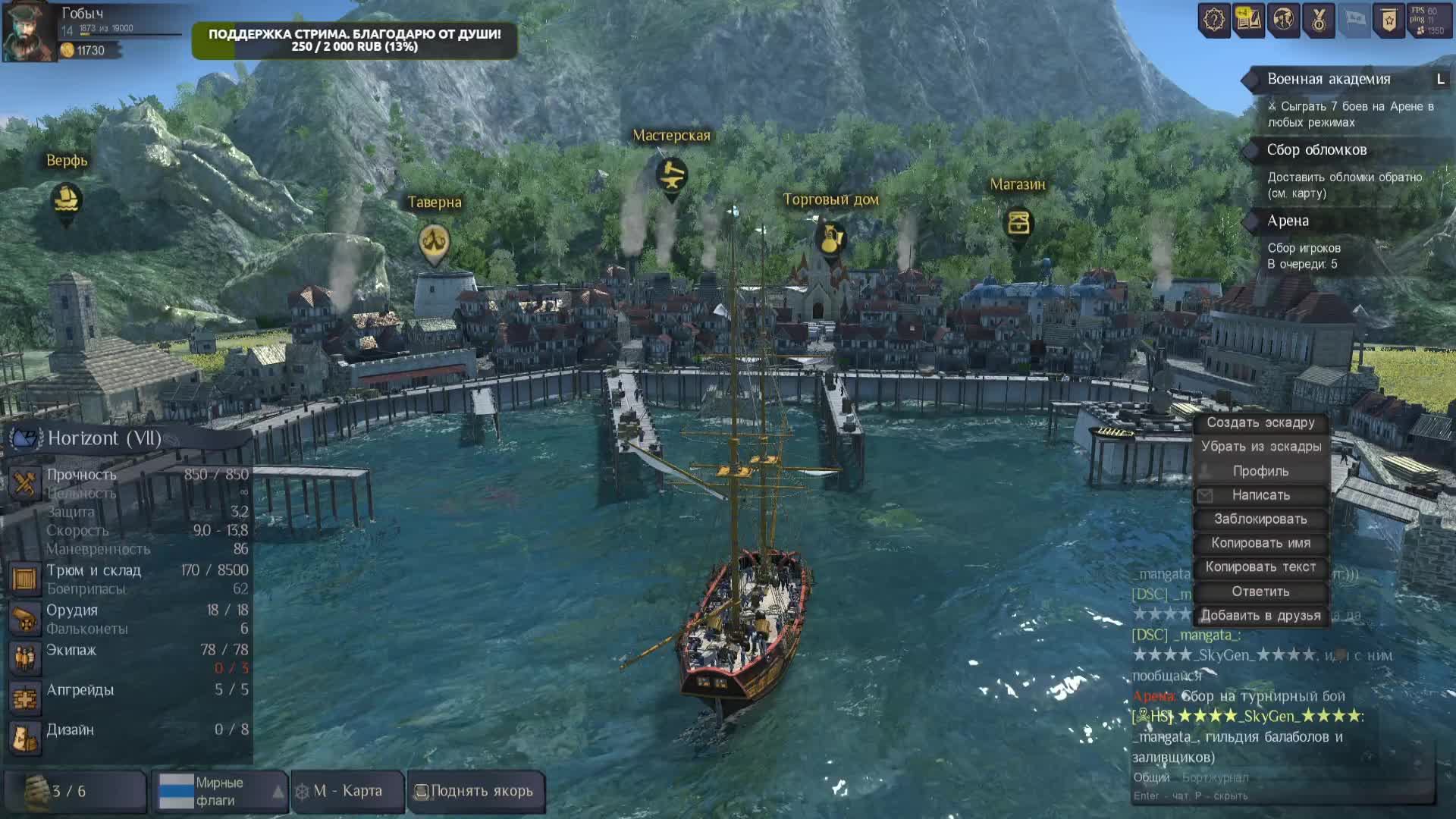This screenshot has width=1456, height=819.
Task: Open the Военная академия quest tracker
Action: [x=1329, y=80]
